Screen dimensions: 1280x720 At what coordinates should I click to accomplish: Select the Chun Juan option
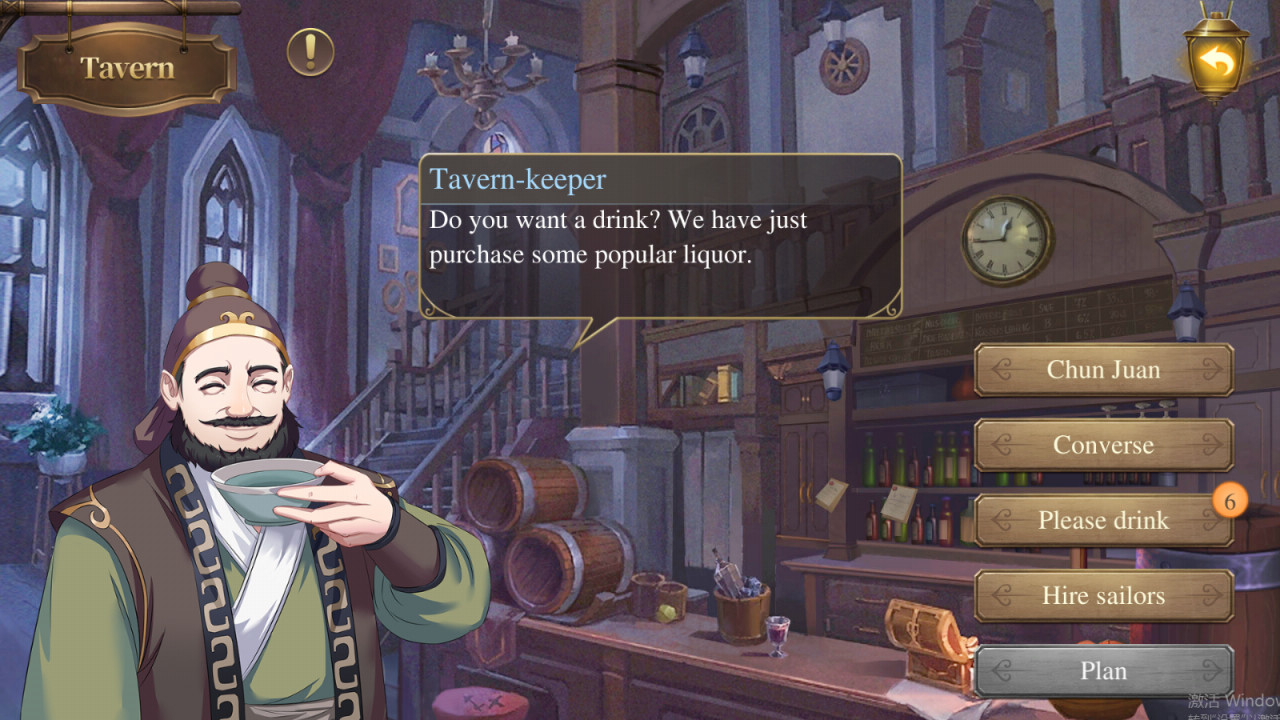tap(1103, 369)
